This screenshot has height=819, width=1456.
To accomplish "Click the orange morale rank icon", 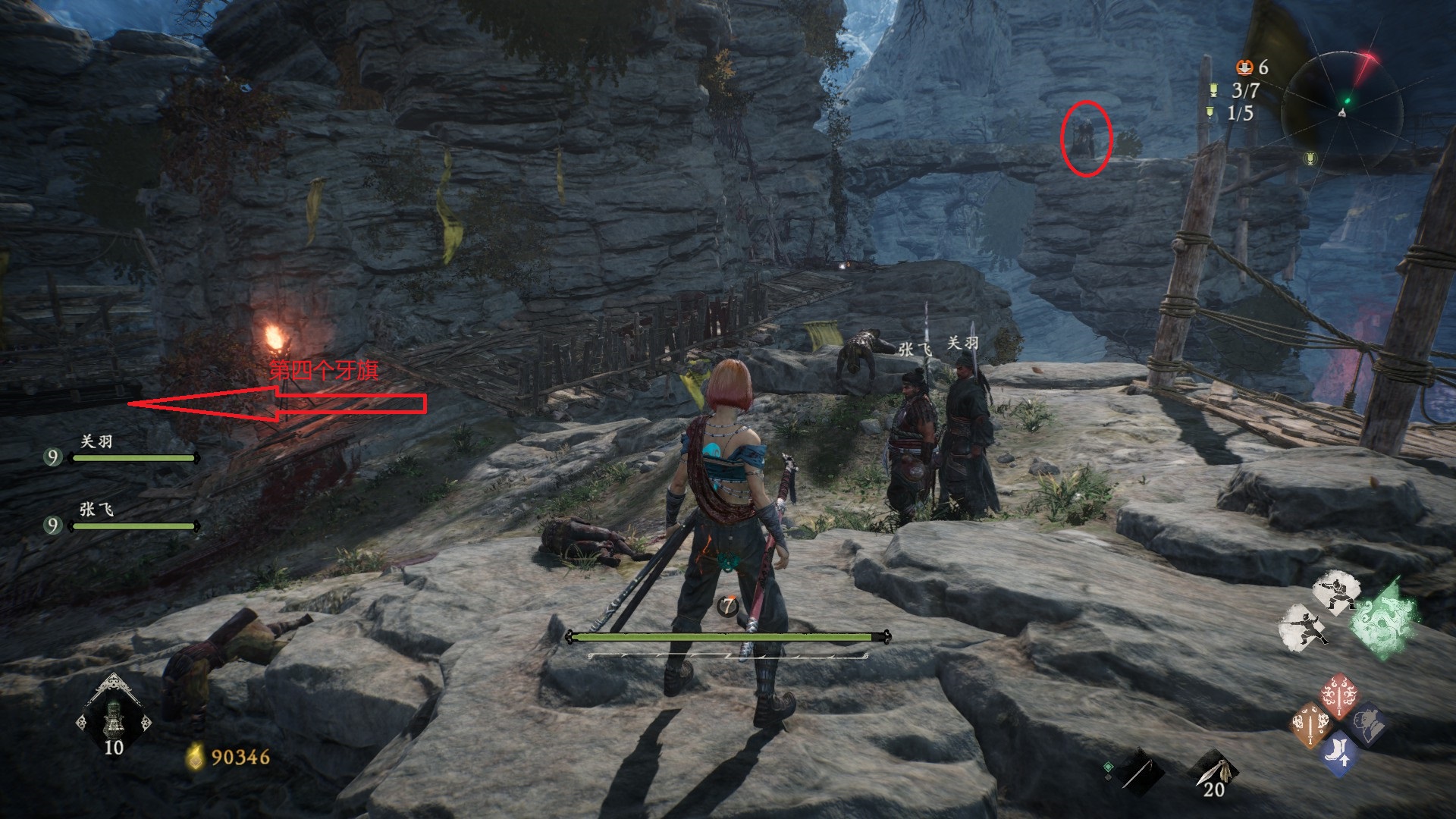I will (x=1244, y=68).
